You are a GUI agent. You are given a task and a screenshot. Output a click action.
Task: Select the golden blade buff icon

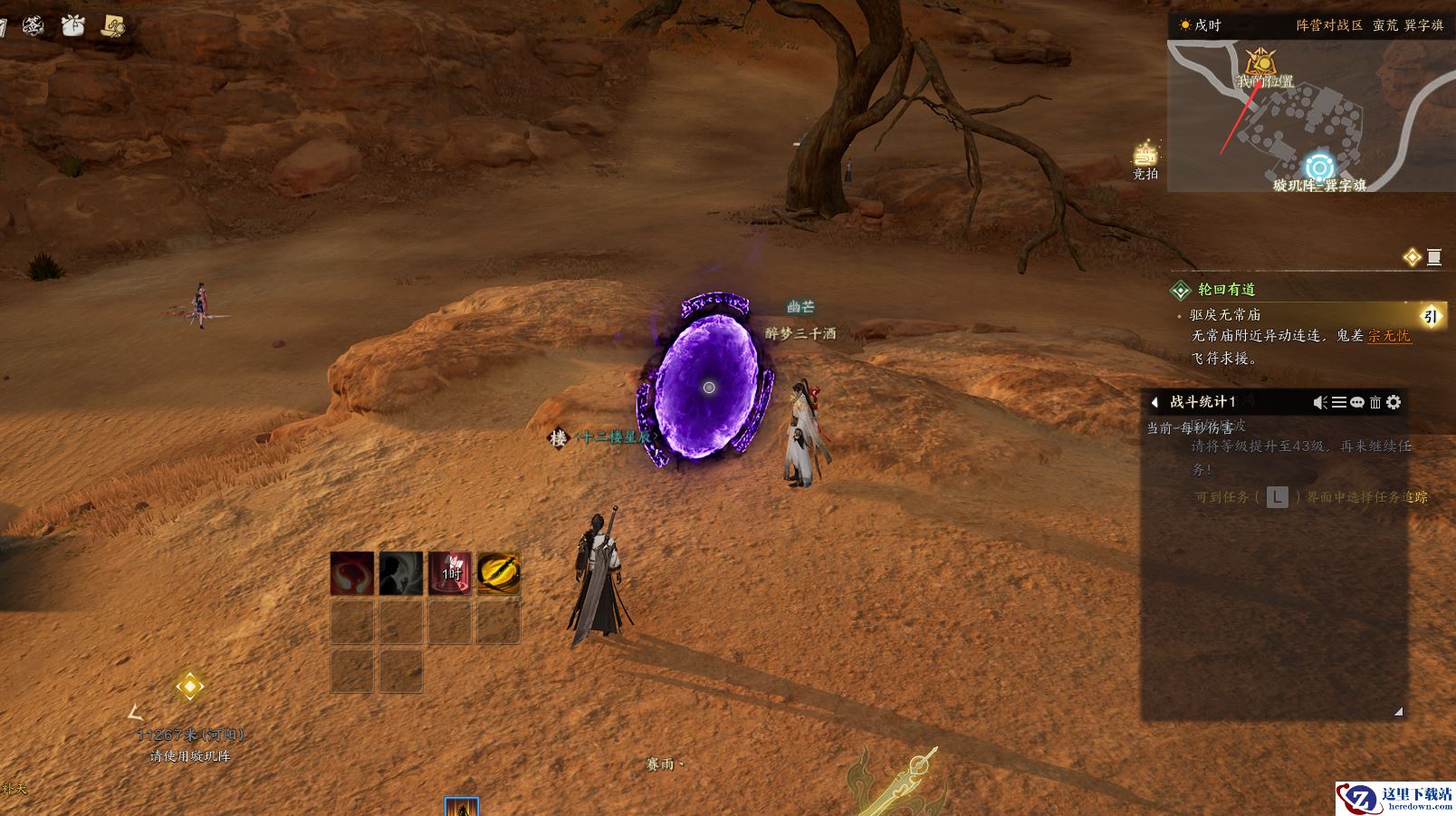click(x=499, y=573)
